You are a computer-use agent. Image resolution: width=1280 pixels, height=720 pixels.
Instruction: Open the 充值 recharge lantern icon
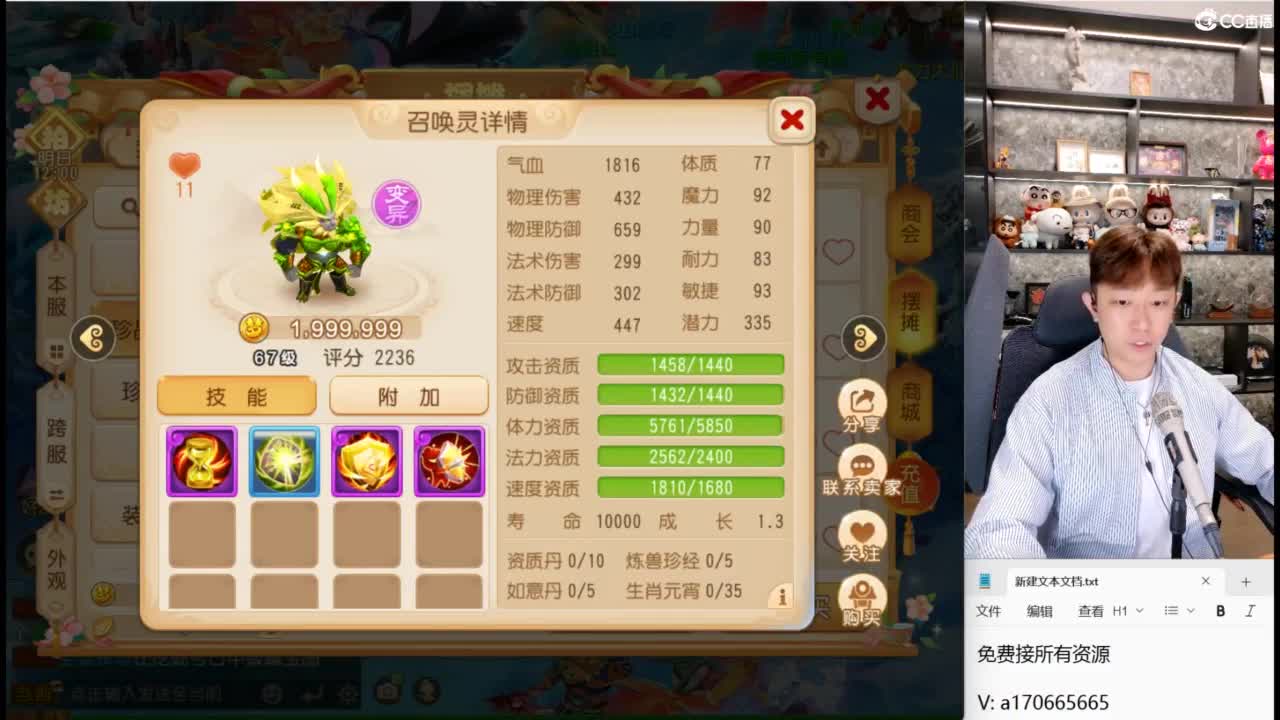[x=911, y=480]
